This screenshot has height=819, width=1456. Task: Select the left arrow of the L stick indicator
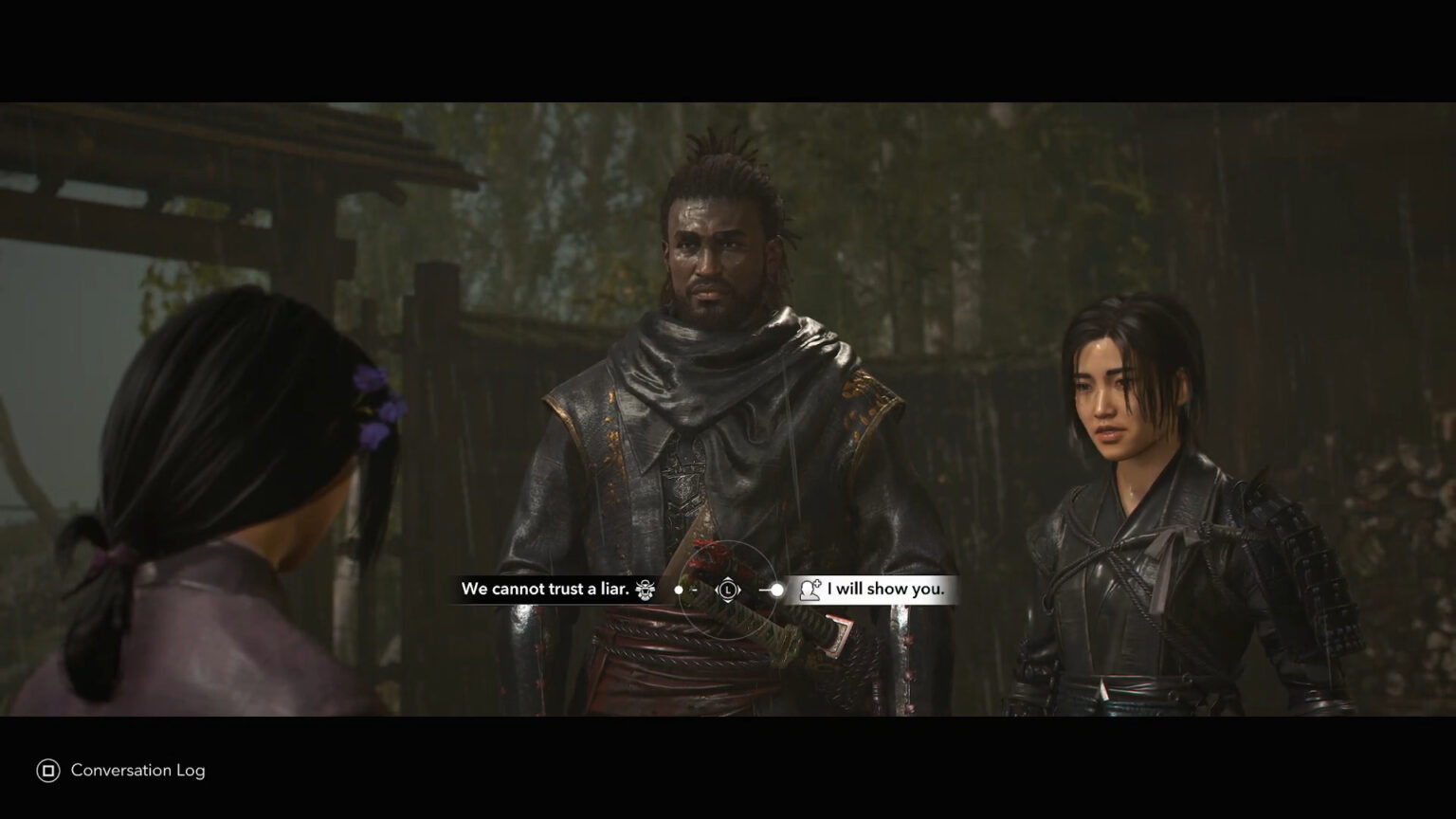point(718,591)
